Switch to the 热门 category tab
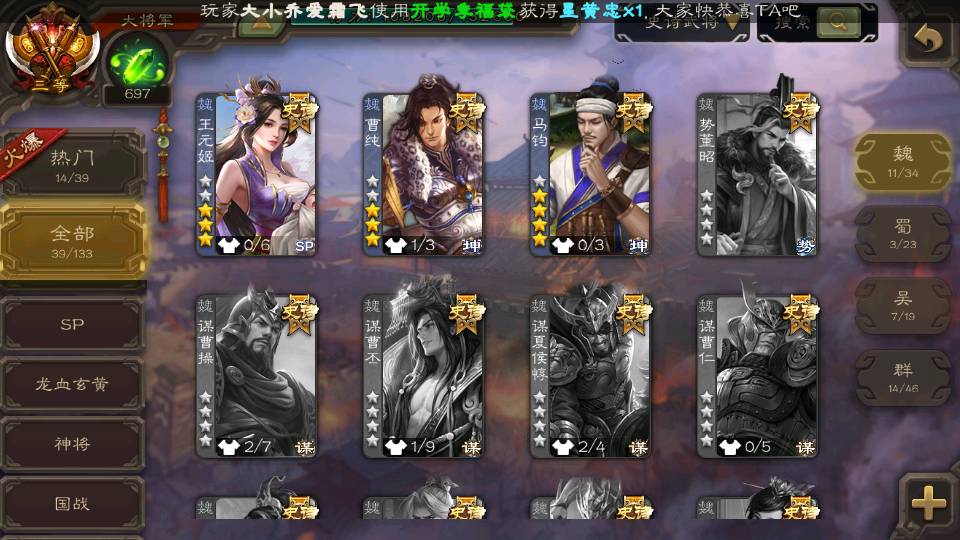The height and width of the screenshot is (540, 960). (73, 163)
